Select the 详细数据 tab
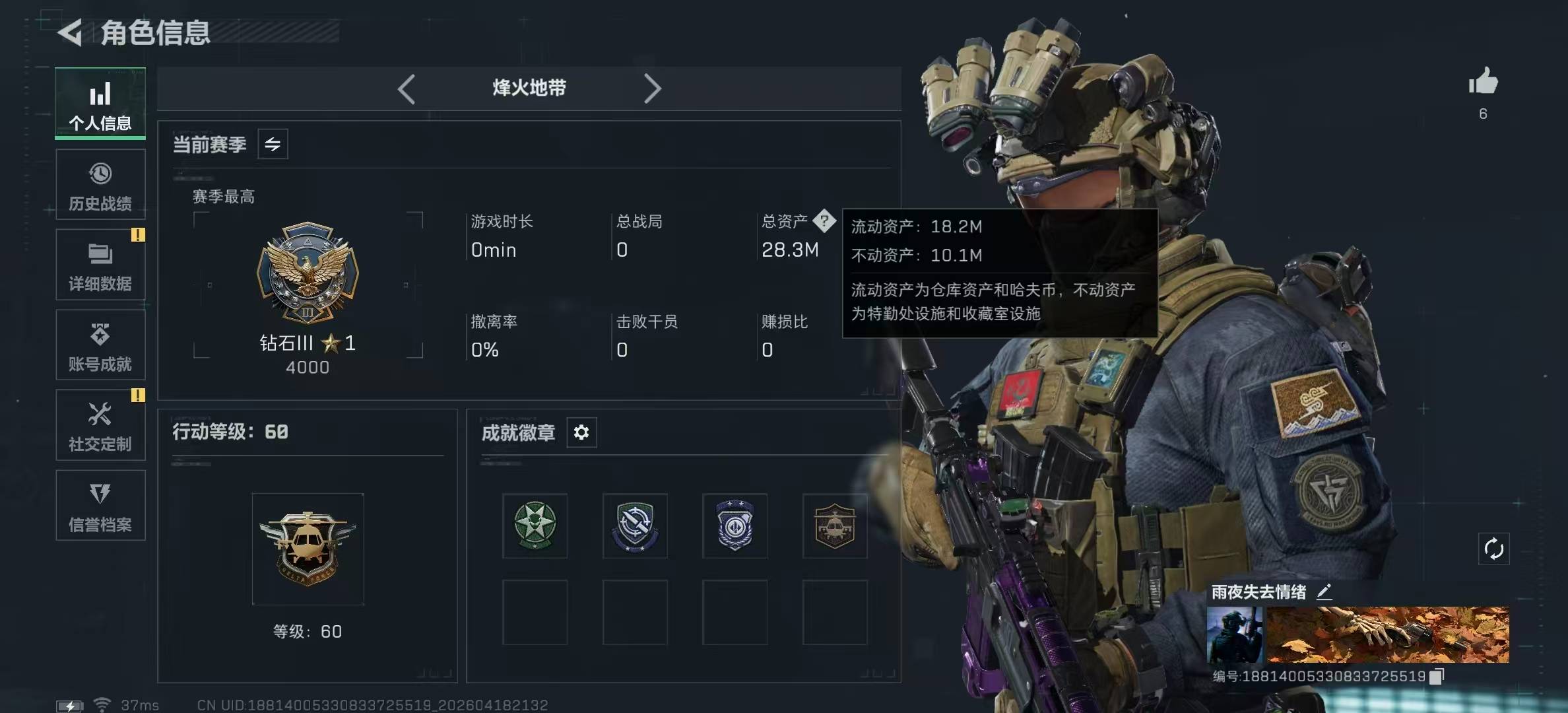Screen dimensions: 1568x713 [x=100, y=265]
